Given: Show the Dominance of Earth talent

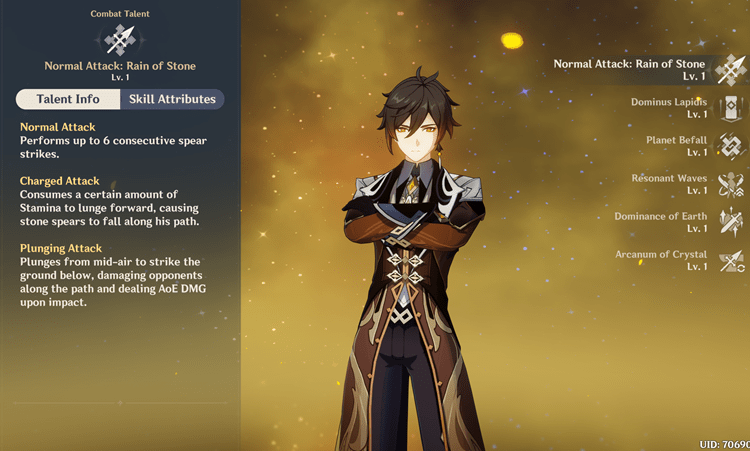Looking at the screenshot, I should [730, 222].
